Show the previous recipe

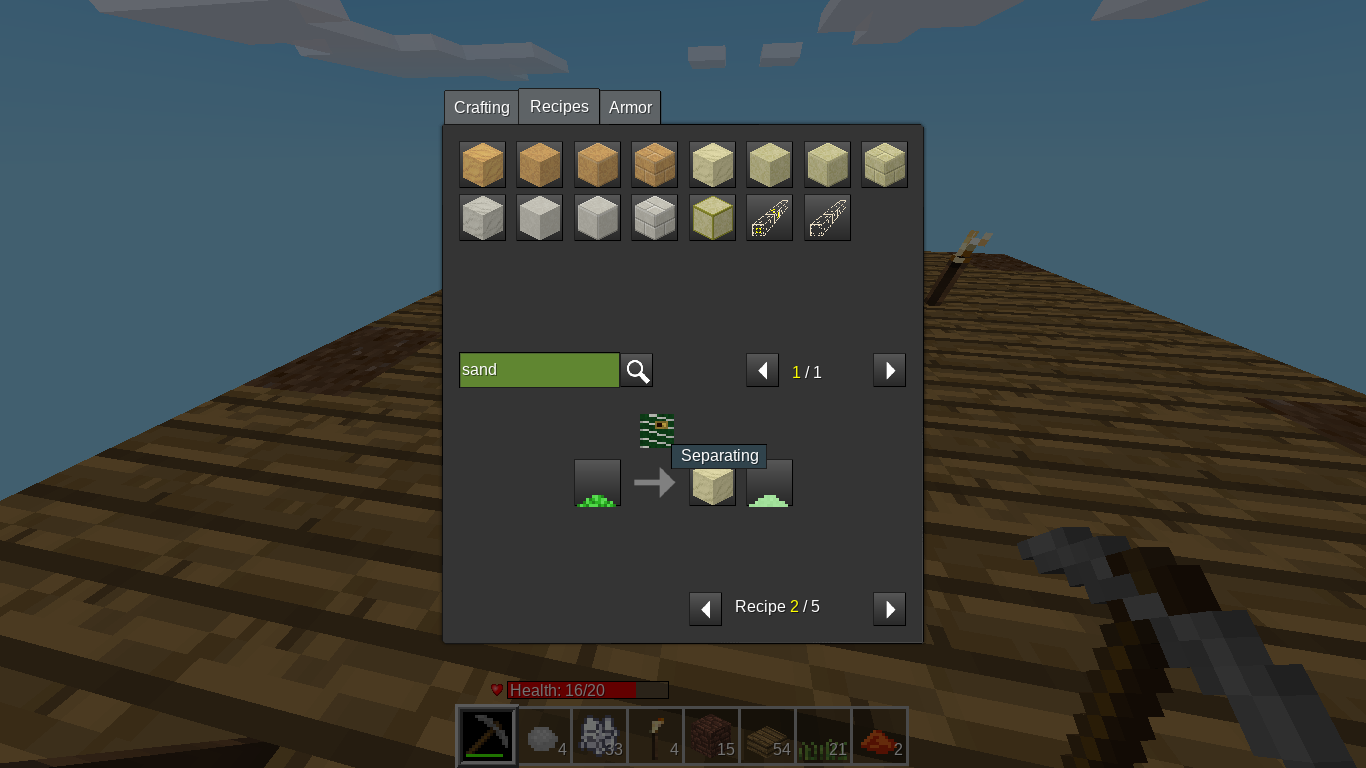click(x=705, y=609)
